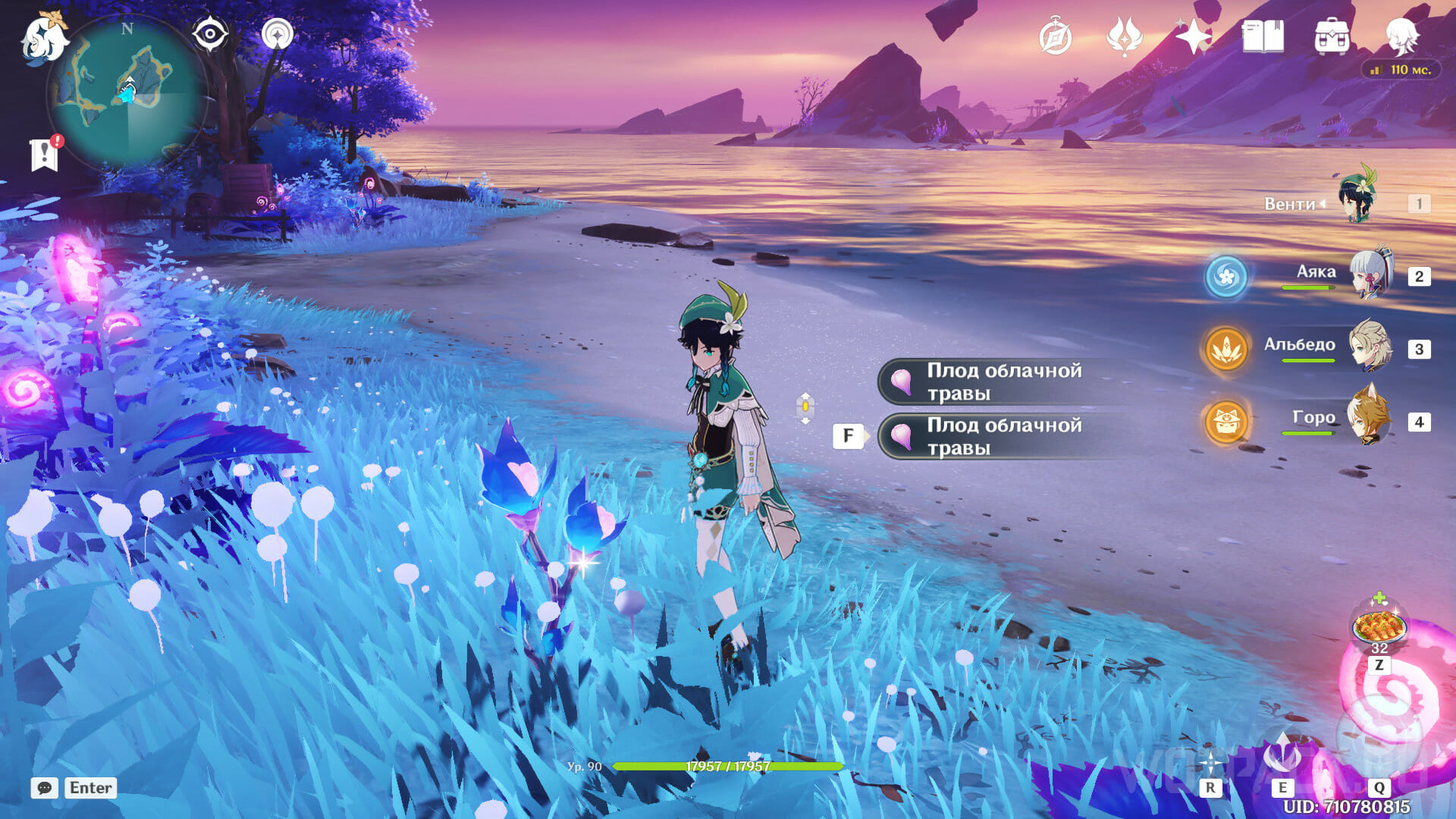Open the chat speech bubble
The height and width of the screenshot is (819, 1456).
[x=45, y=788]
